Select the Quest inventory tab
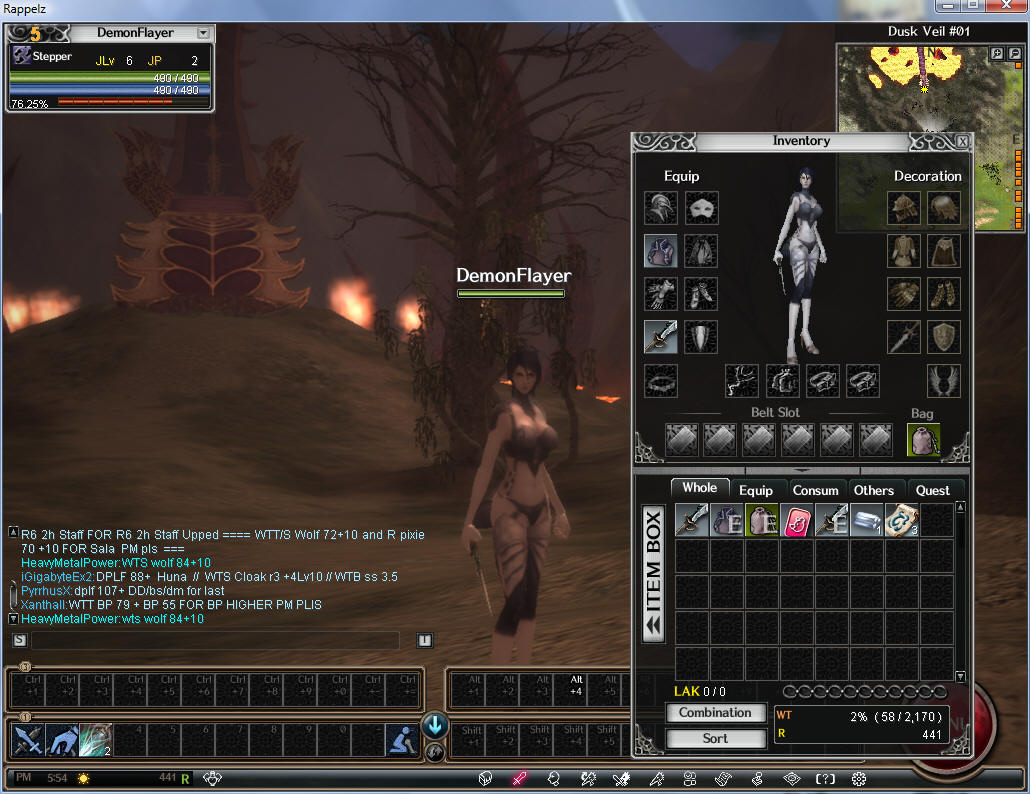1030x794 pixels. click(x=932, y=490)
